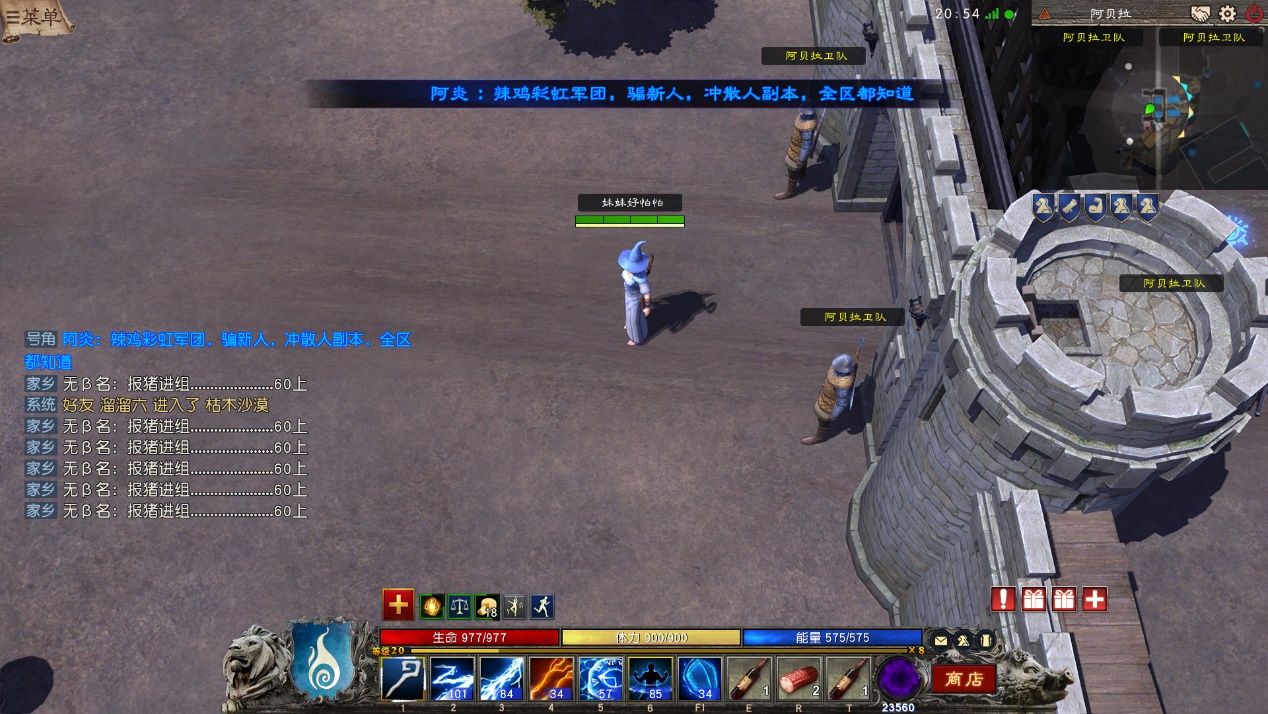This screenshot has width=1268, height=714.
Task: Open the handshake social icon
Action: 1200,14
